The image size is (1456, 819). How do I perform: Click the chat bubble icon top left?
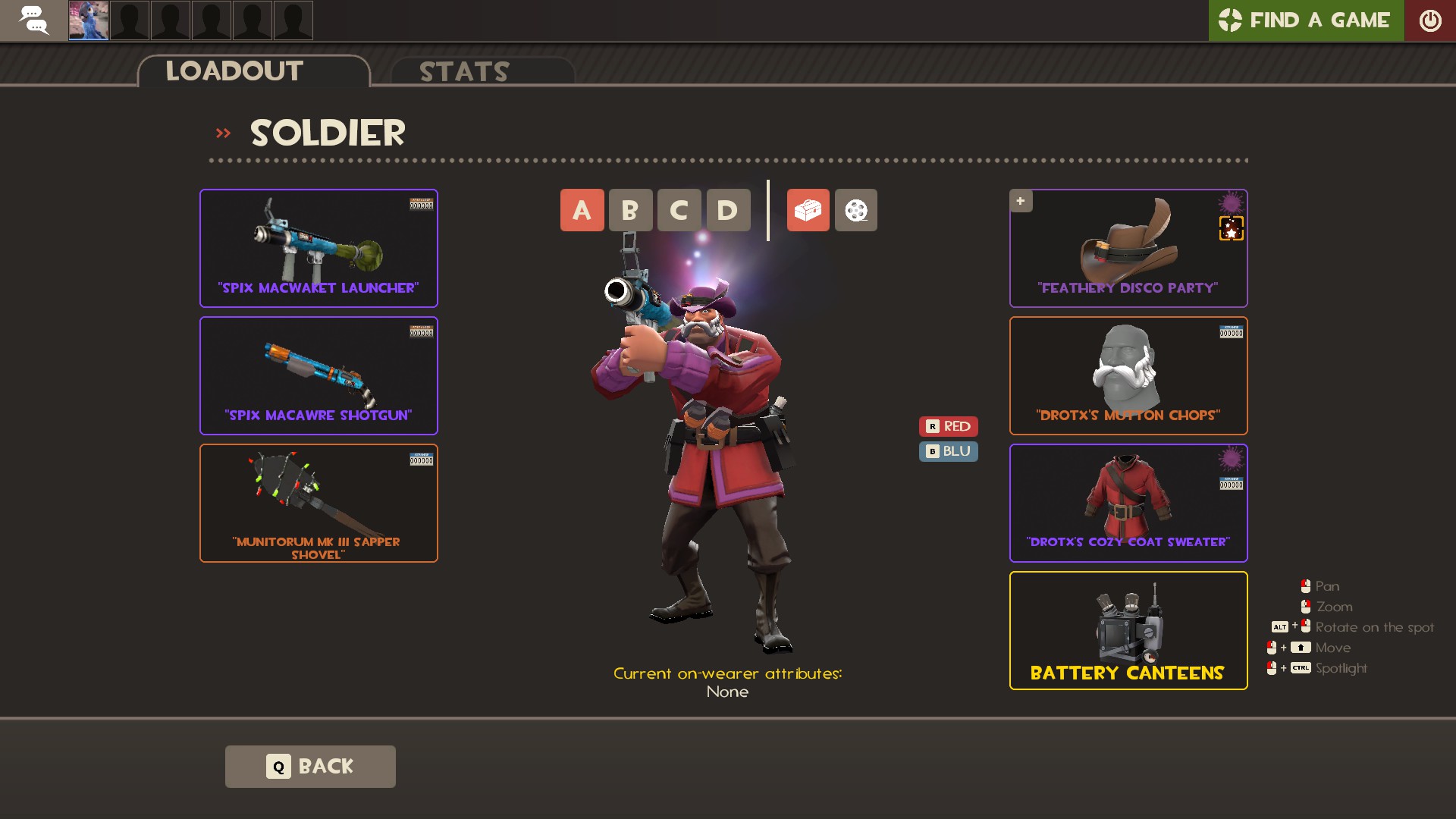point(34,20)
